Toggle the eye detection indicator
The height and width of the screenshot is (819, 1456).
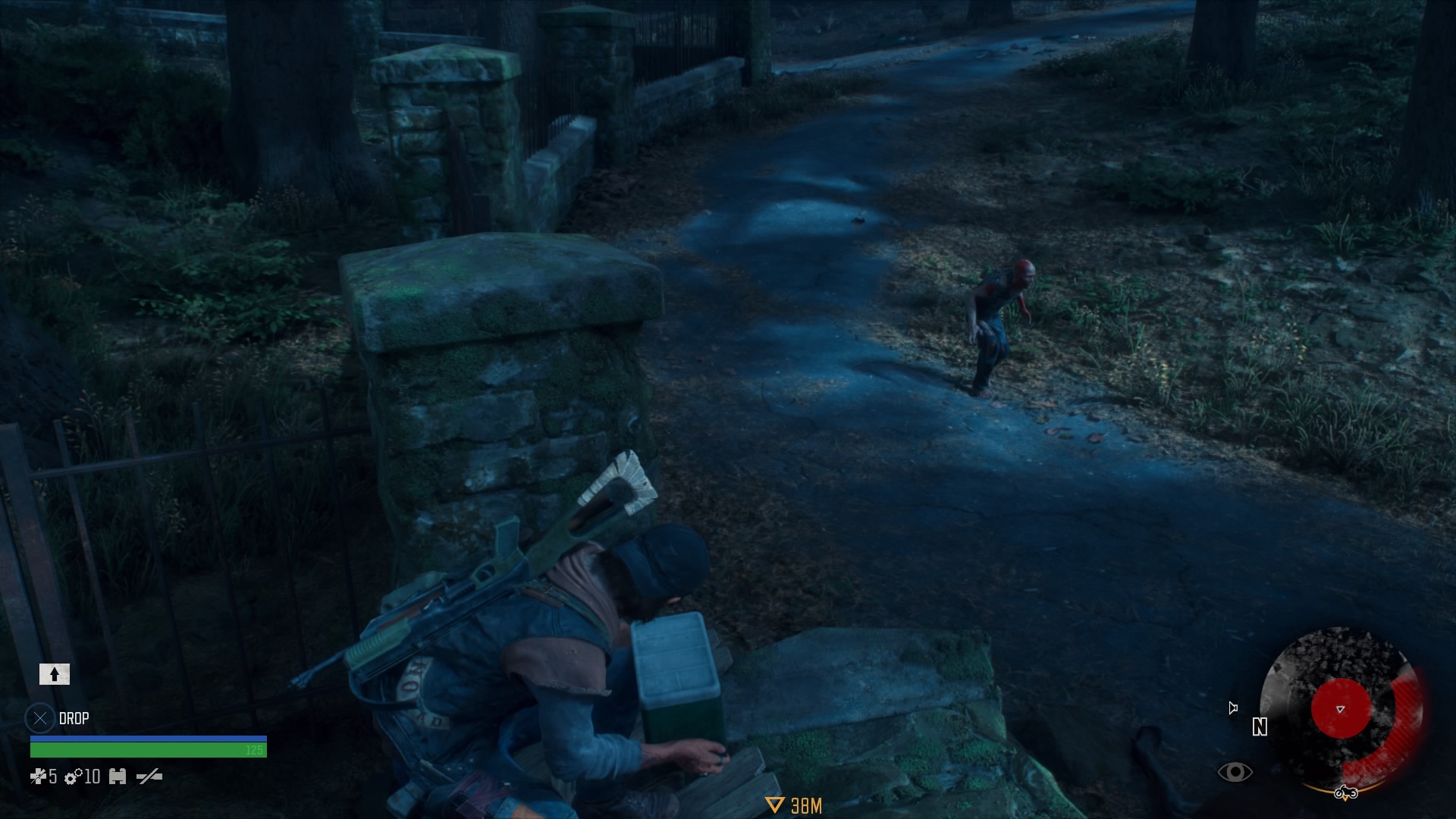(1235, 772)
